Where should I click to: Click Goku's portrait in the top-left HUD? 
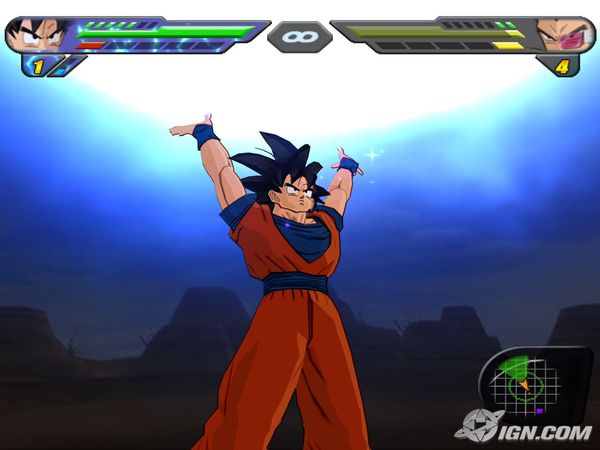tap(38, 34)
